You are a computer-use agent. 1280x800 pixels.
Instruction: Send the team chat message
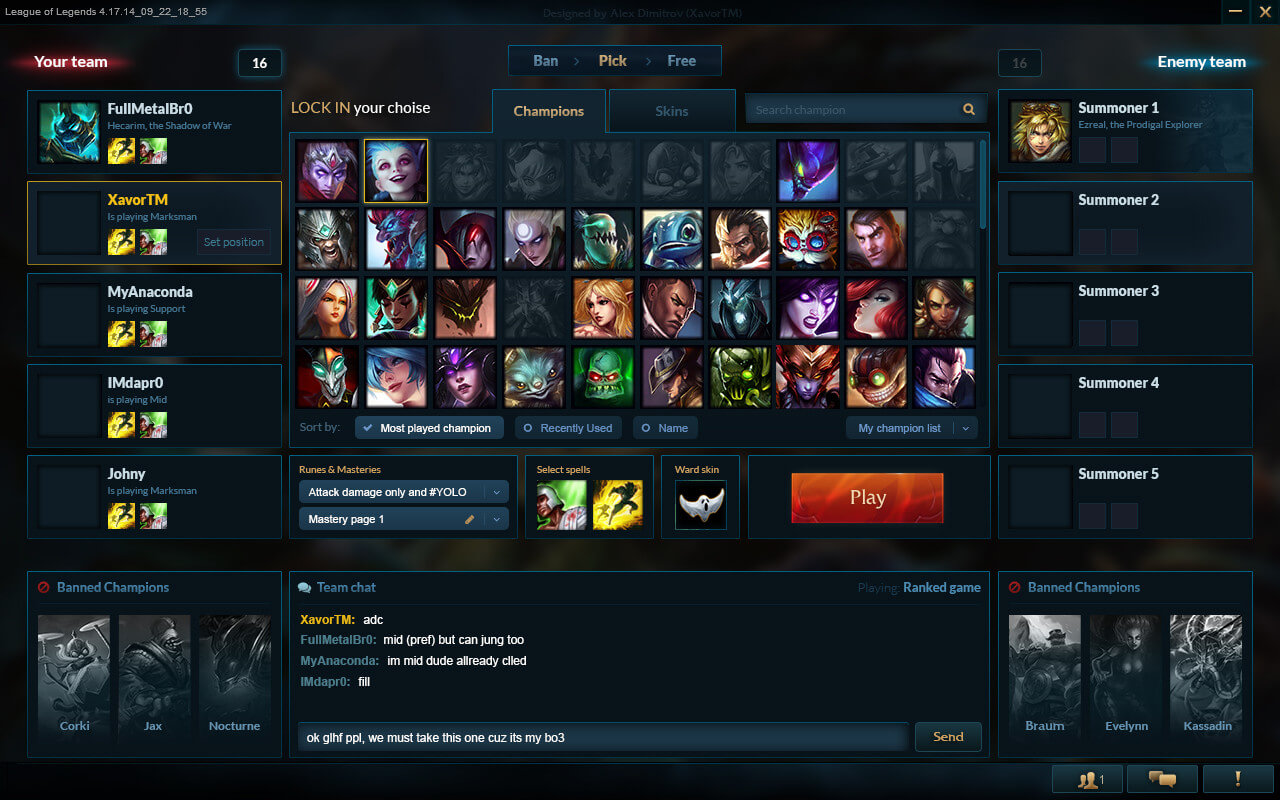click(x=948, y=737)
